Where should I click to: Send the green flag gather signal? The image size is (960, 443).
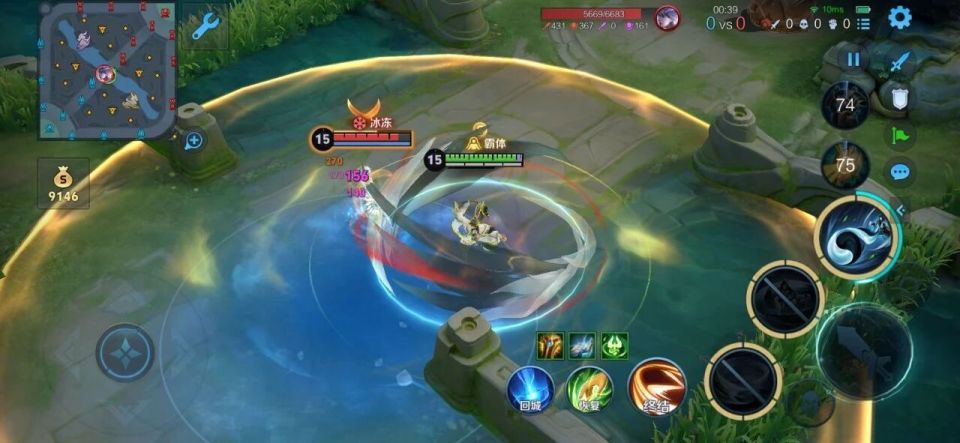[x=899, y=135]
